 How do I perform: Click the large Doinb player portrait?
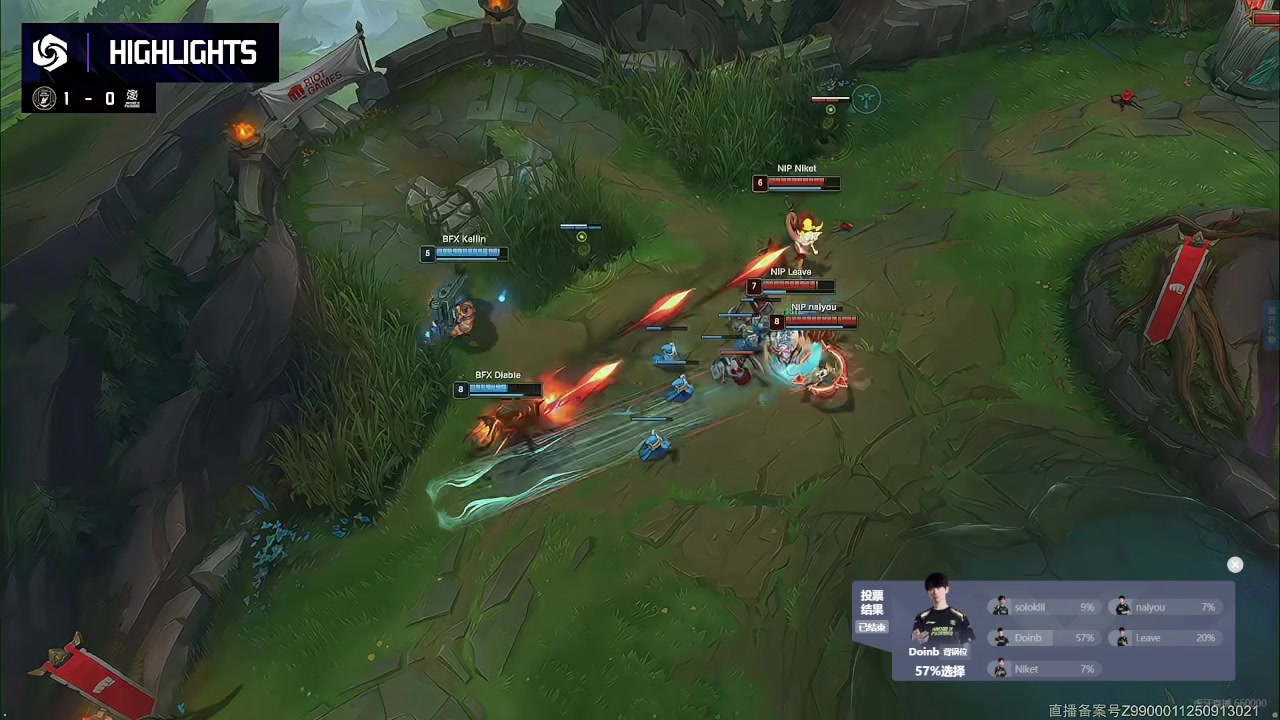point(937,613)
